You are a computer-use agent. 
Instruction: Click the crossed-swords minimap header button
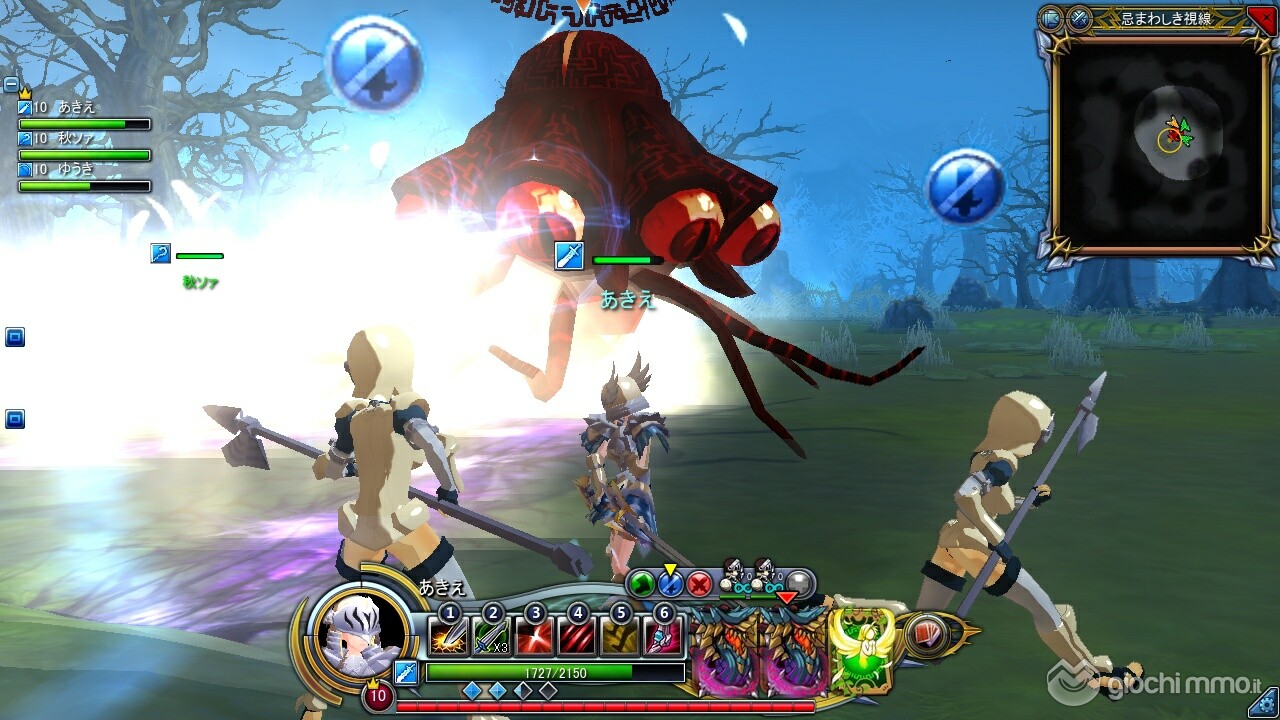click(x=1079, y=18)
